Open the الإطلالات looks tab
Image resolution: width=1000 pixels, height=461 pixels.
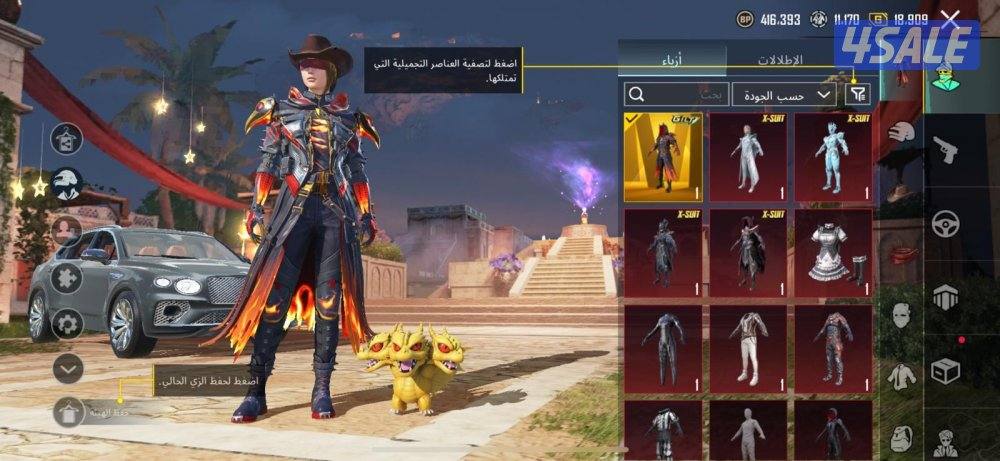click(x=778, y=59)
